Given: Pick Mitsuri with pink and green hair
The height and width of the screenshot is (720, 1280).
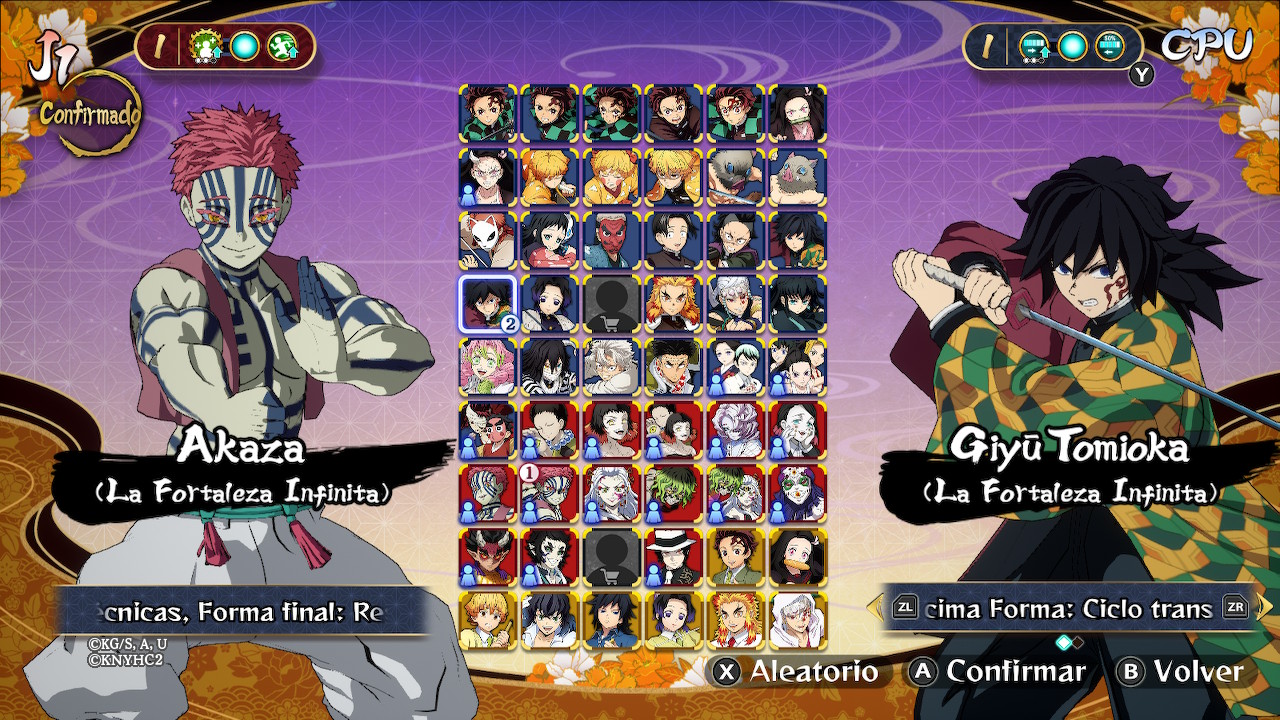Looking at the screenshot, I should pyautogui.click(x=488, y=367).
